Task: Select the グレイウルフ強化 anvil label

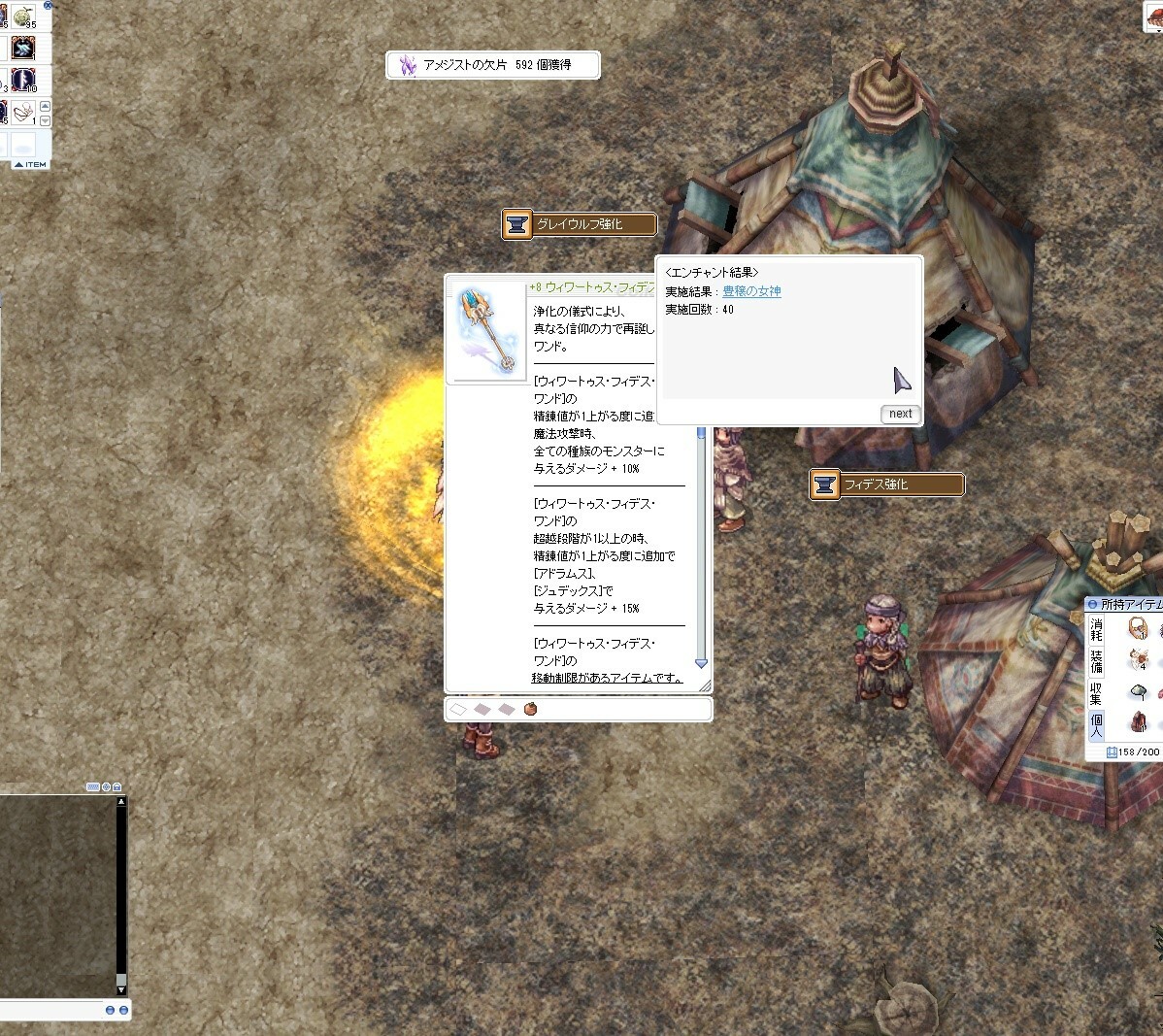Action: pyautogui.click(x=580, y=224)
